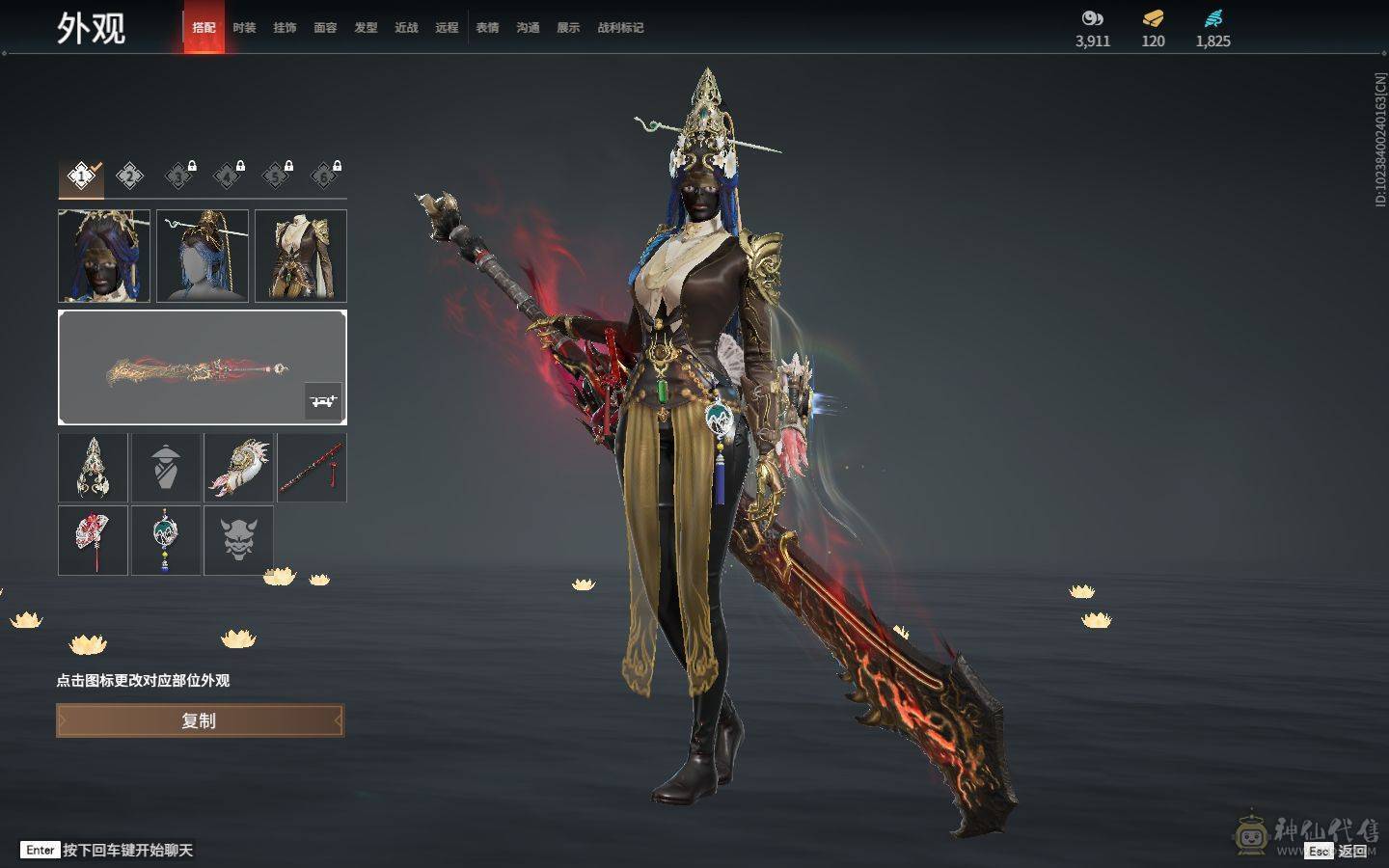Open the 沟通 tab
Screen dimensions: 1389x868
point(528,28)
